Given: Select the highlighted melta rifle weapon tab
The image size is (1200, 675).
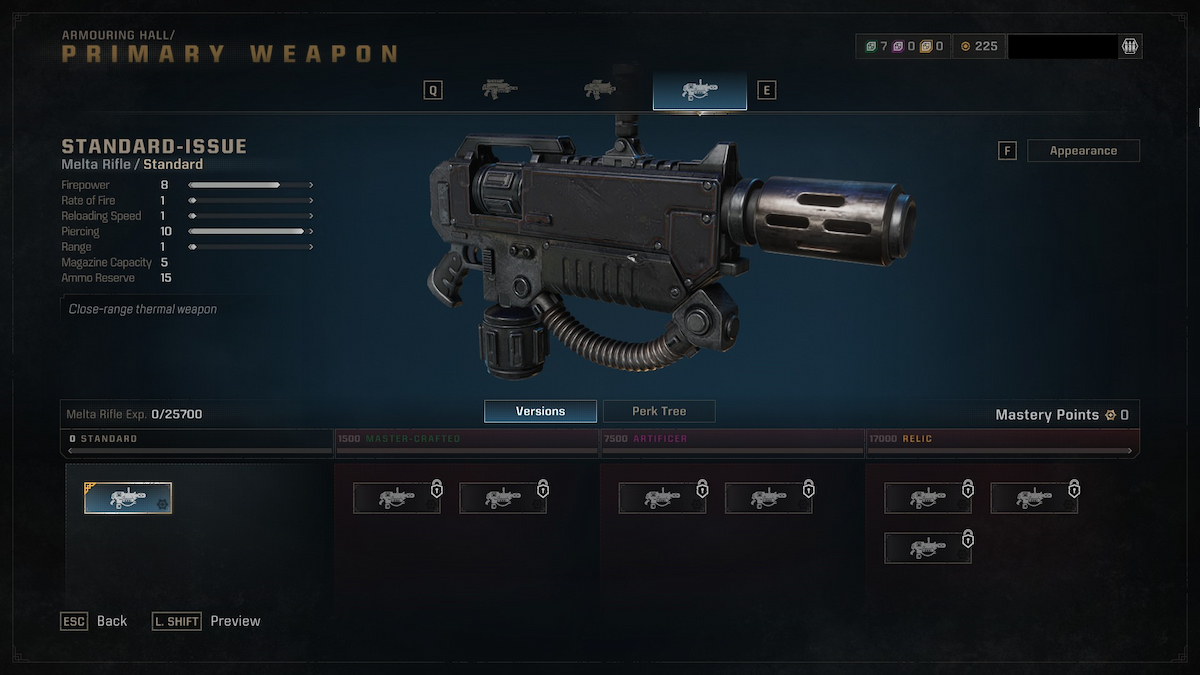Looking at the screenshot, I should 699,91.
